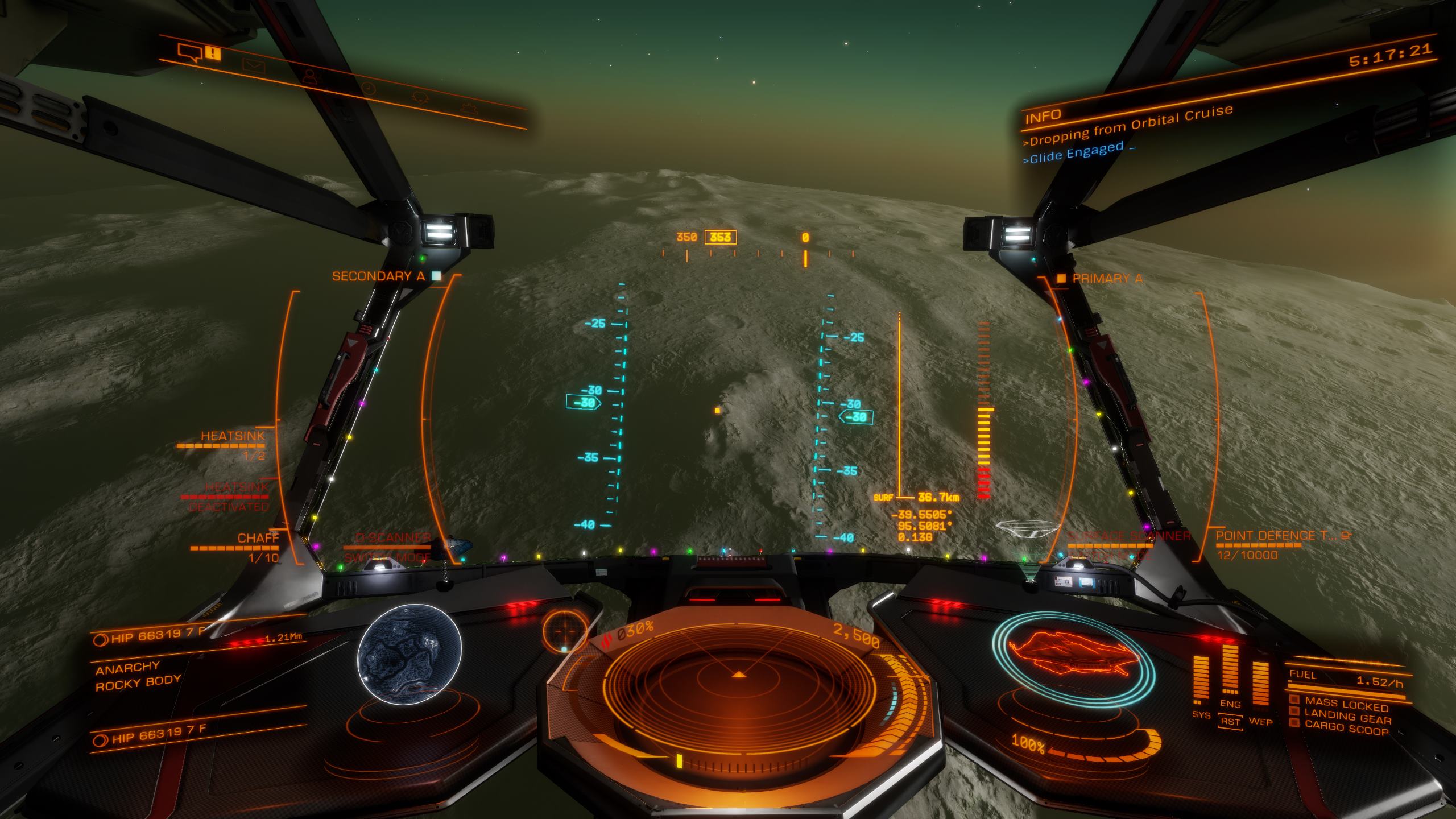Screen dimensions: 1456x819
Task: Open the chat speech bubble tab
Action: [x=190, y=52]
